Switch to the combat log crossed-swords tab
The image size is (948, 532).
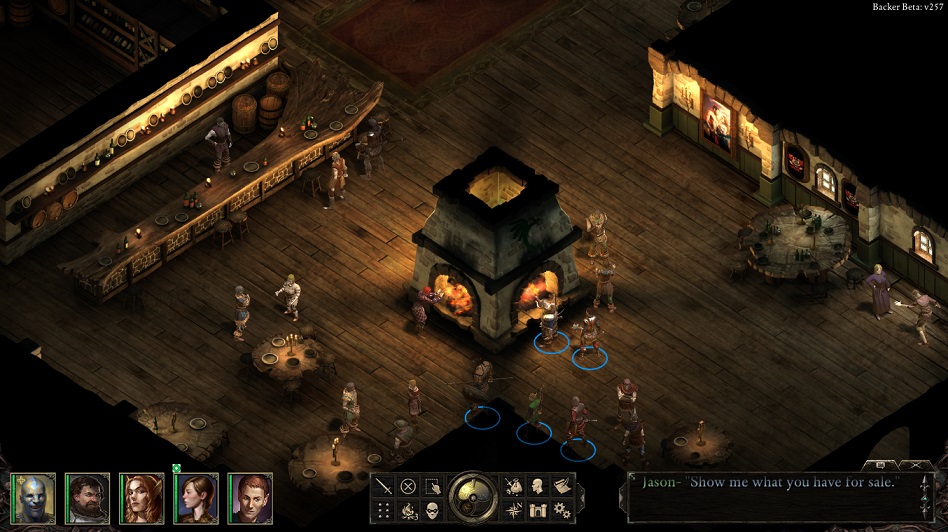pyautogui.click(x=914, y=465)
